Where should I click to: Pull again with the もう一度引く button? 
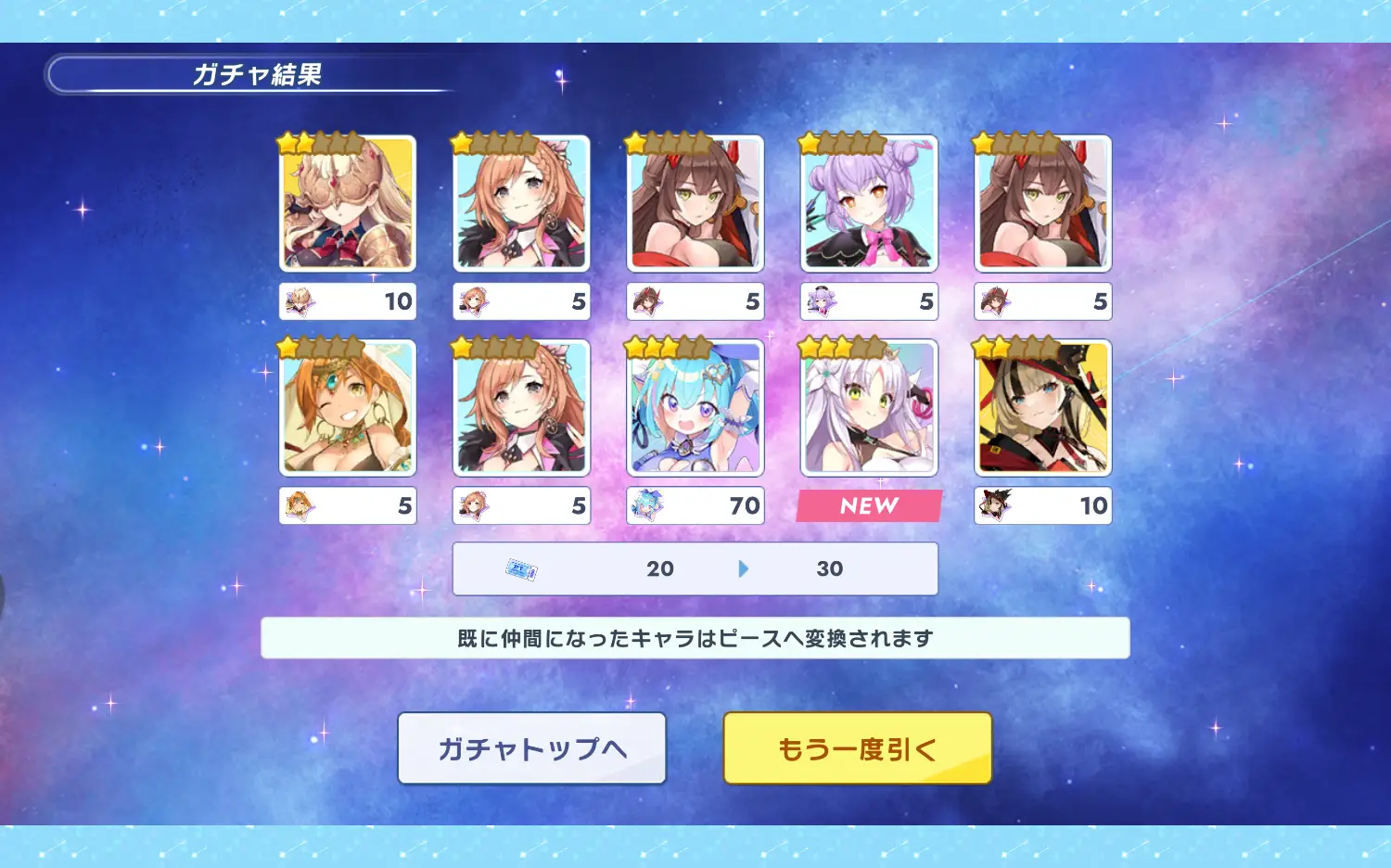click(857, 748)
